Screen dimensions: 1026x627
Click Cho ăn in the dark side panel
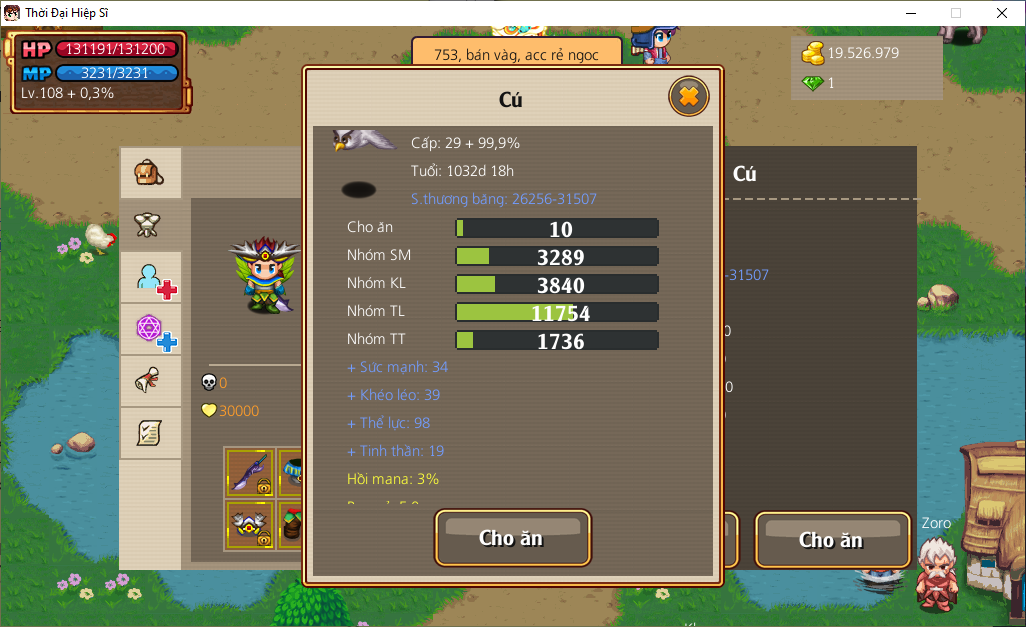(831, 540)
